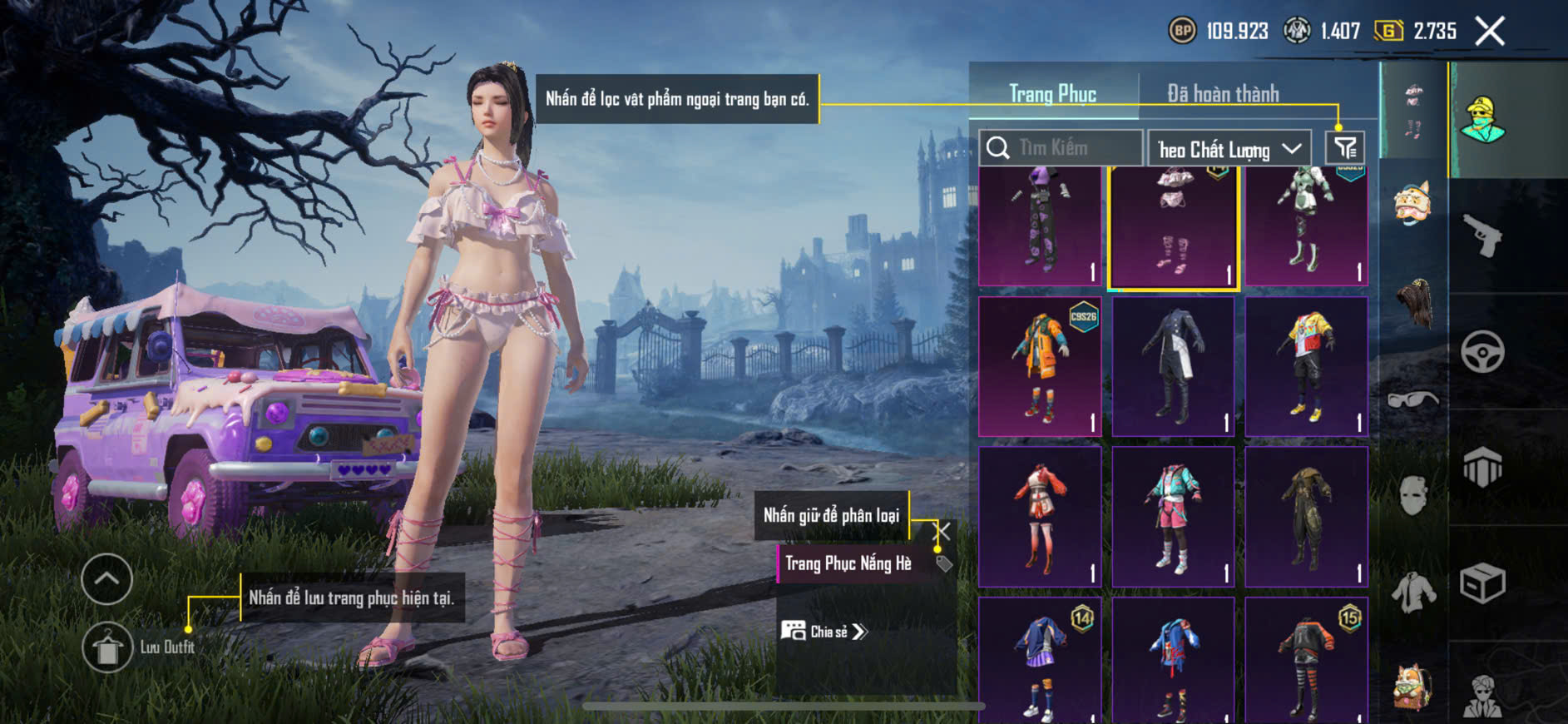Viewport: 1568px width, 724px height.
Task: Open the Theo Chất Lượng sort dropdown
Action: point(1229,149)
